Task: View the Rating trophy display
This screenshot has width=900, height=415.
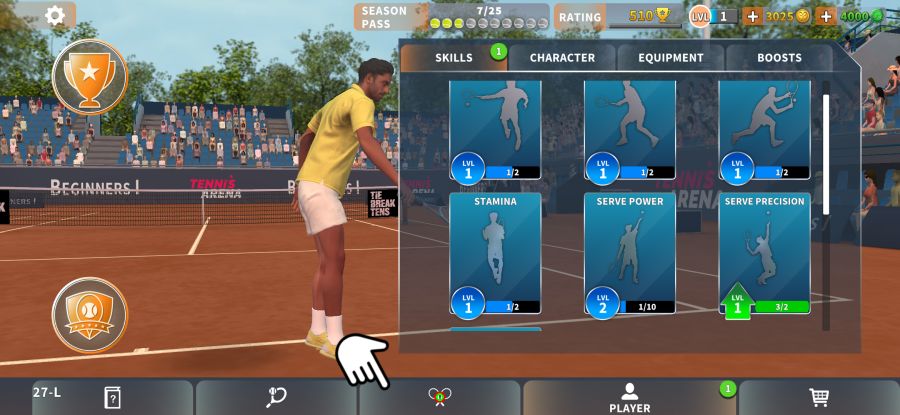Action: 641,16
